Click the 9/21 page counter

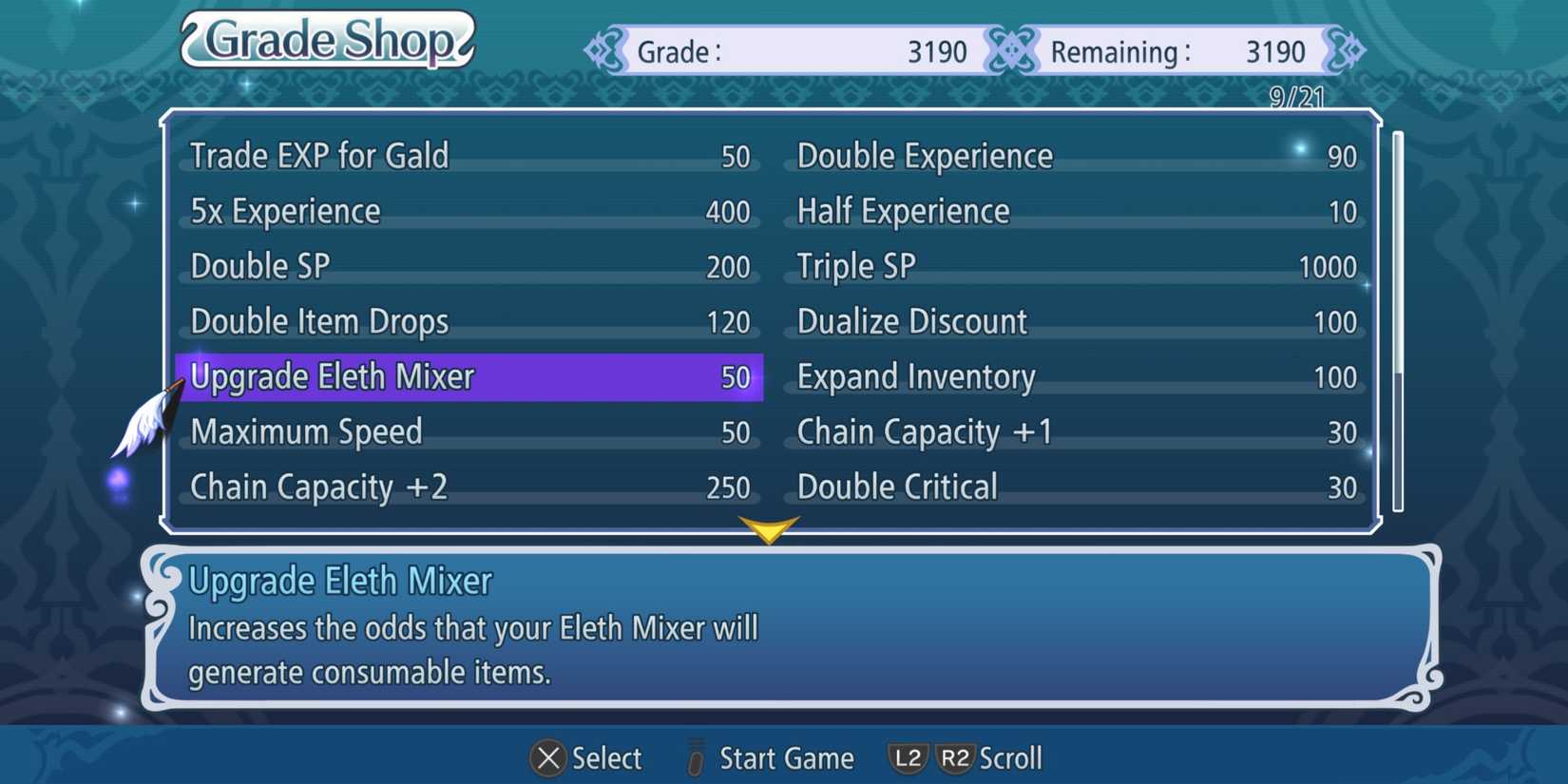[1295, 96]
